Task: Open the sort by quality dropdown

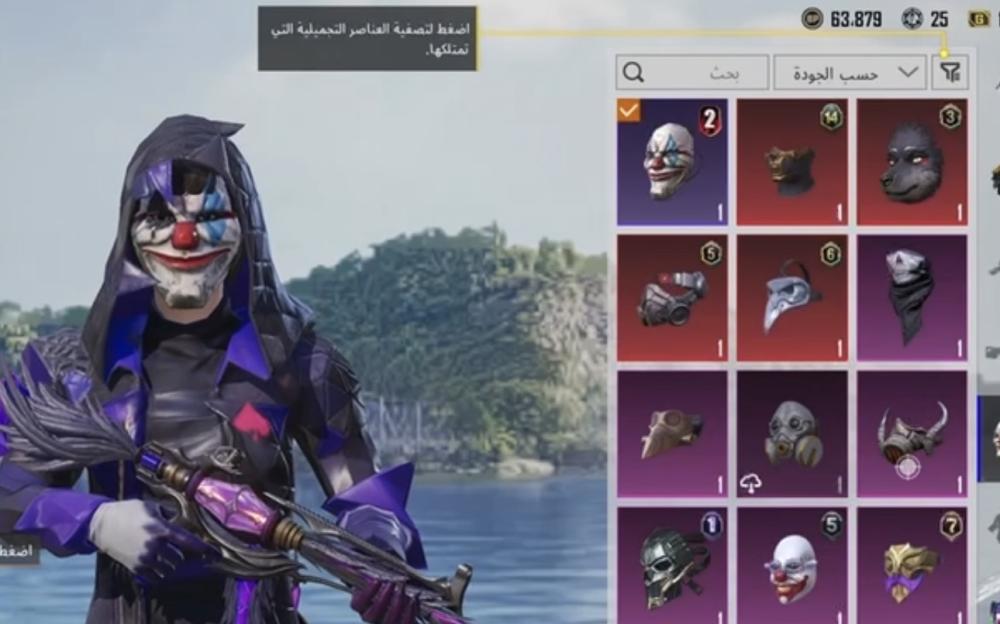Action: 849,72
